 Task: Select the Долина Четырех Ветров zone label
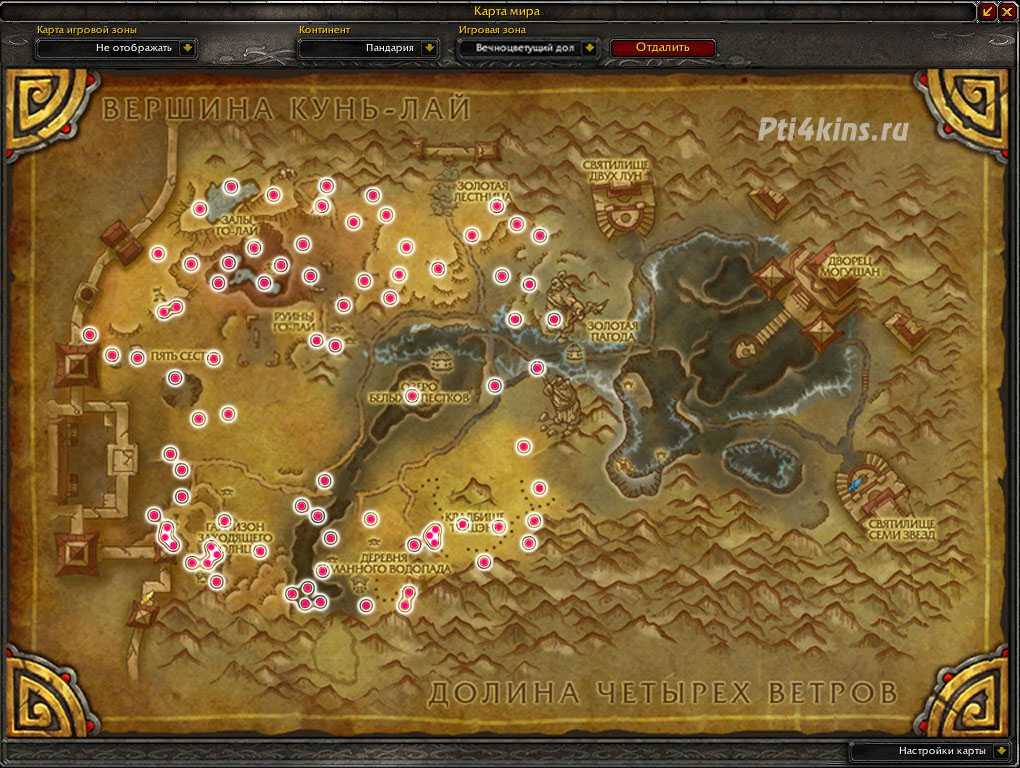pyautogui.click(x=662, y=691)
